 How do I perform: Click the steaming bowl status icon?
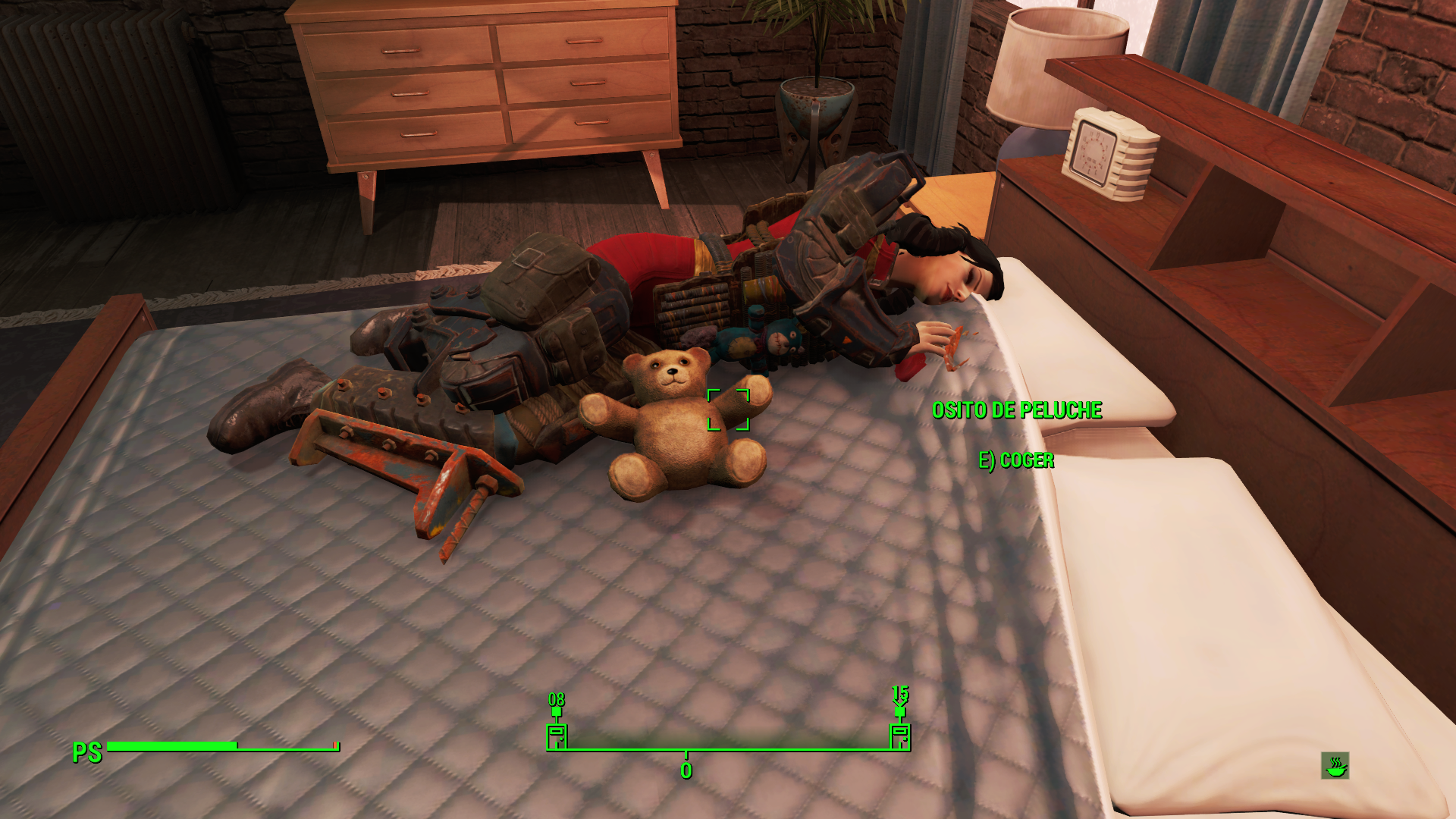1335,766
